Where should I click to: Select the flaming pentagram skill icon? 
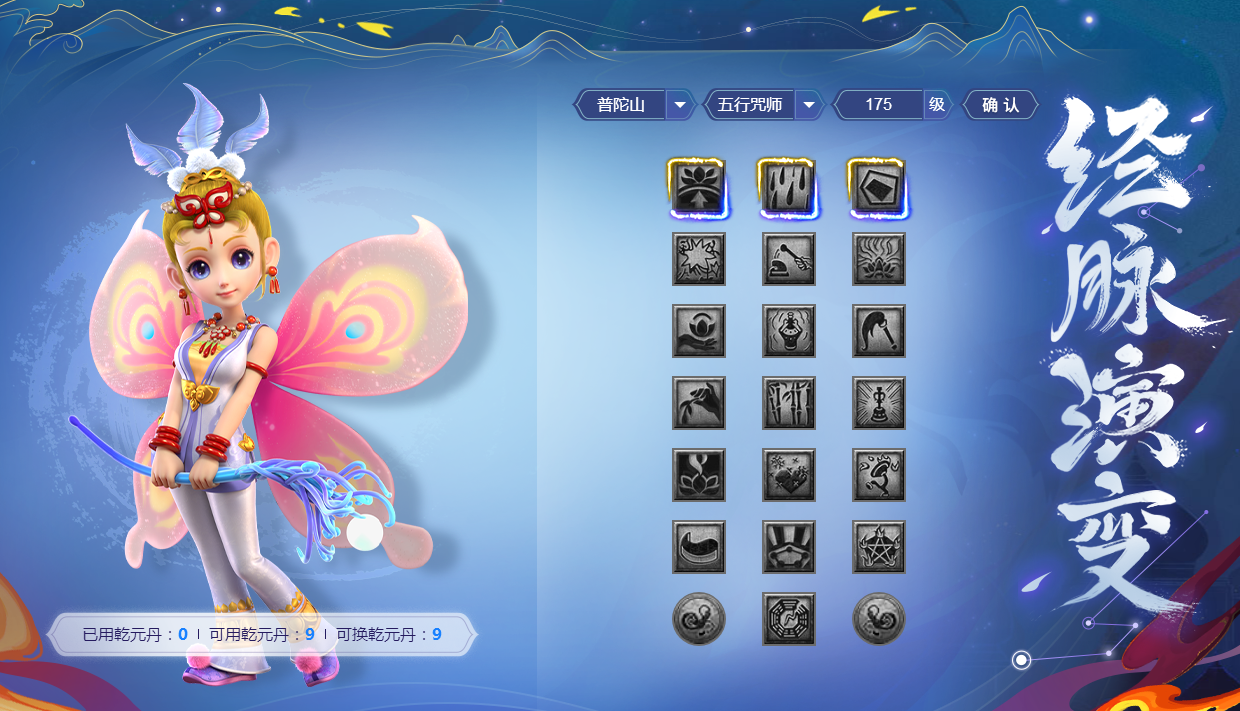878,547
